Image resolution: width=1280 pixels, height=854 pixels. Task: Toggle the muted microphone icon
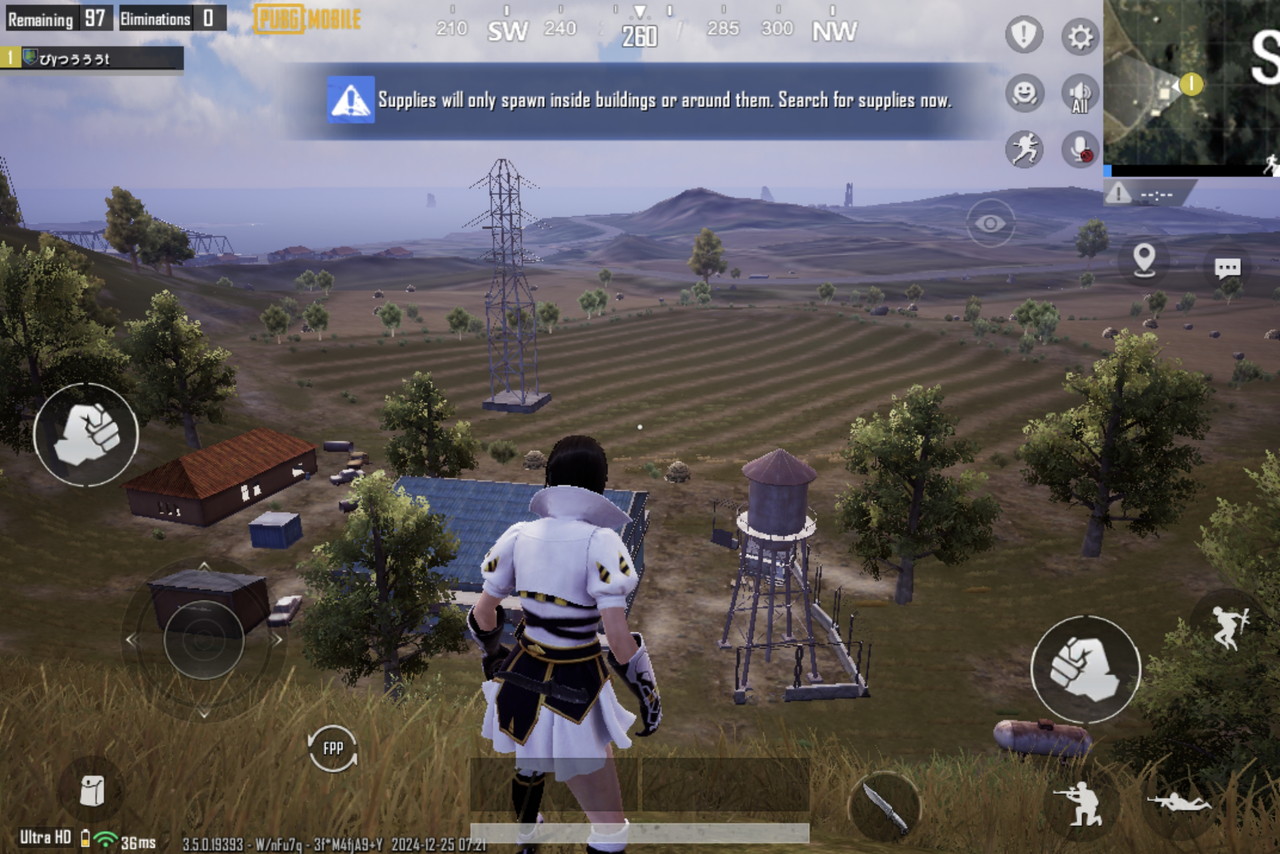coord(1080,149)
